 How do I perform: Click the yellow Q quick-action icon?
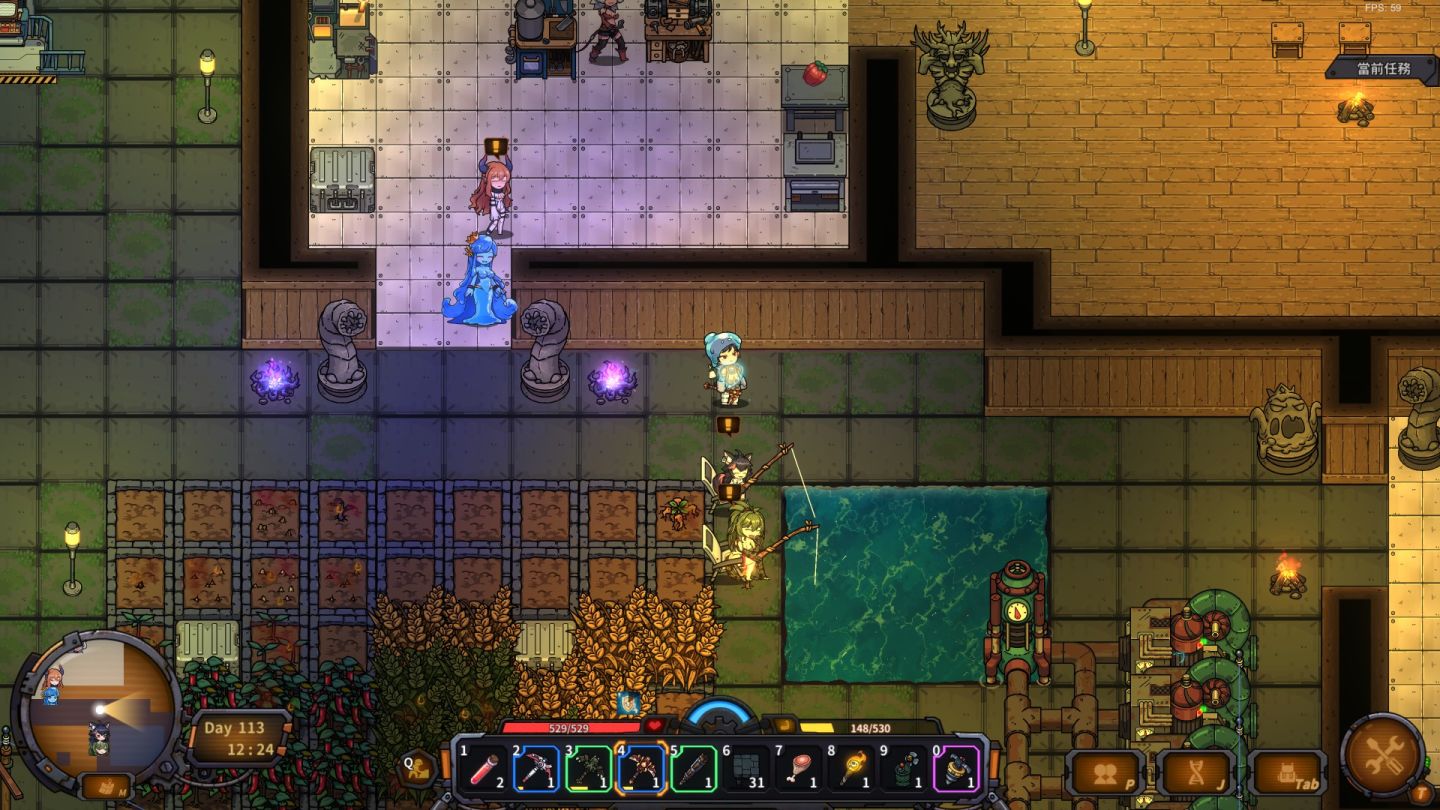(419, 768)
